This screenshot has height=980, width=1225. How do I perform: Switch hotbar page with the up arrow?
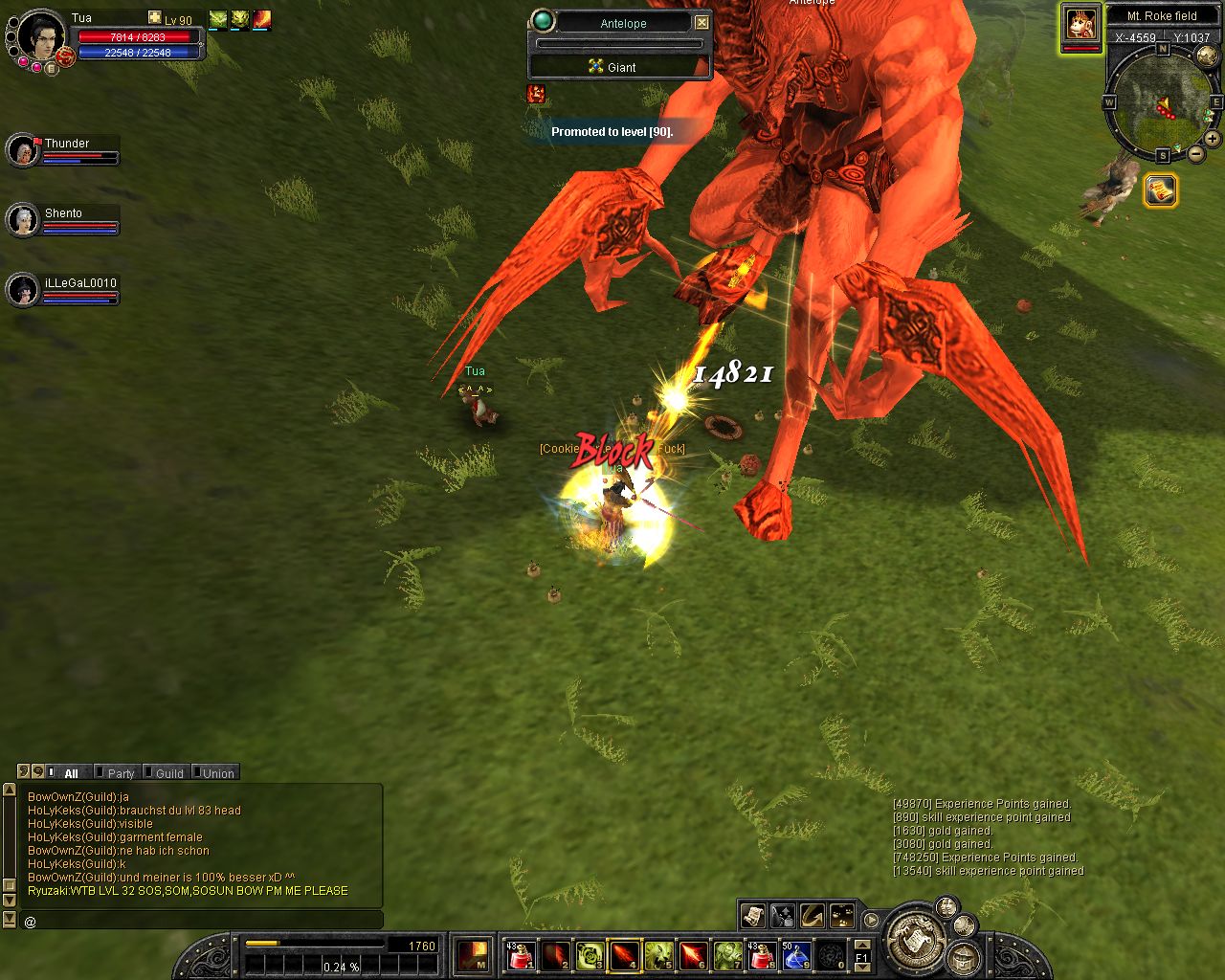coord(861,946)
